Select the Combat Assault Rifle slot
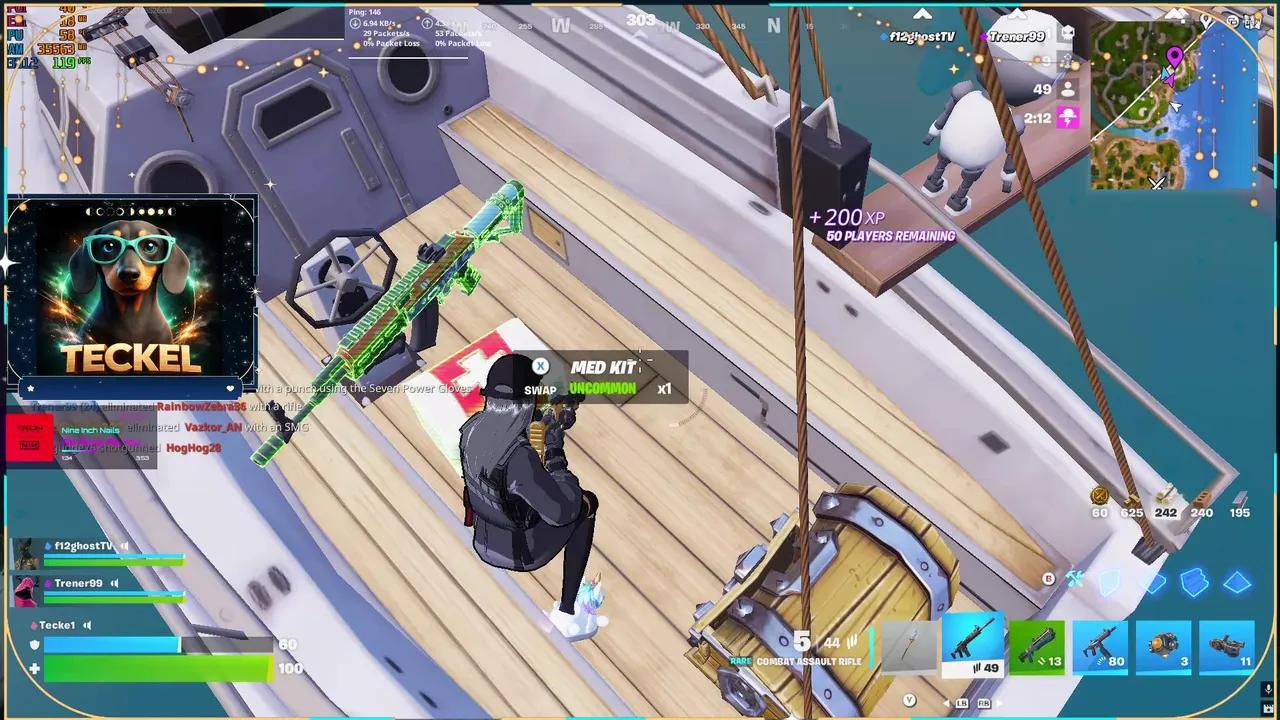 [975, 645]
